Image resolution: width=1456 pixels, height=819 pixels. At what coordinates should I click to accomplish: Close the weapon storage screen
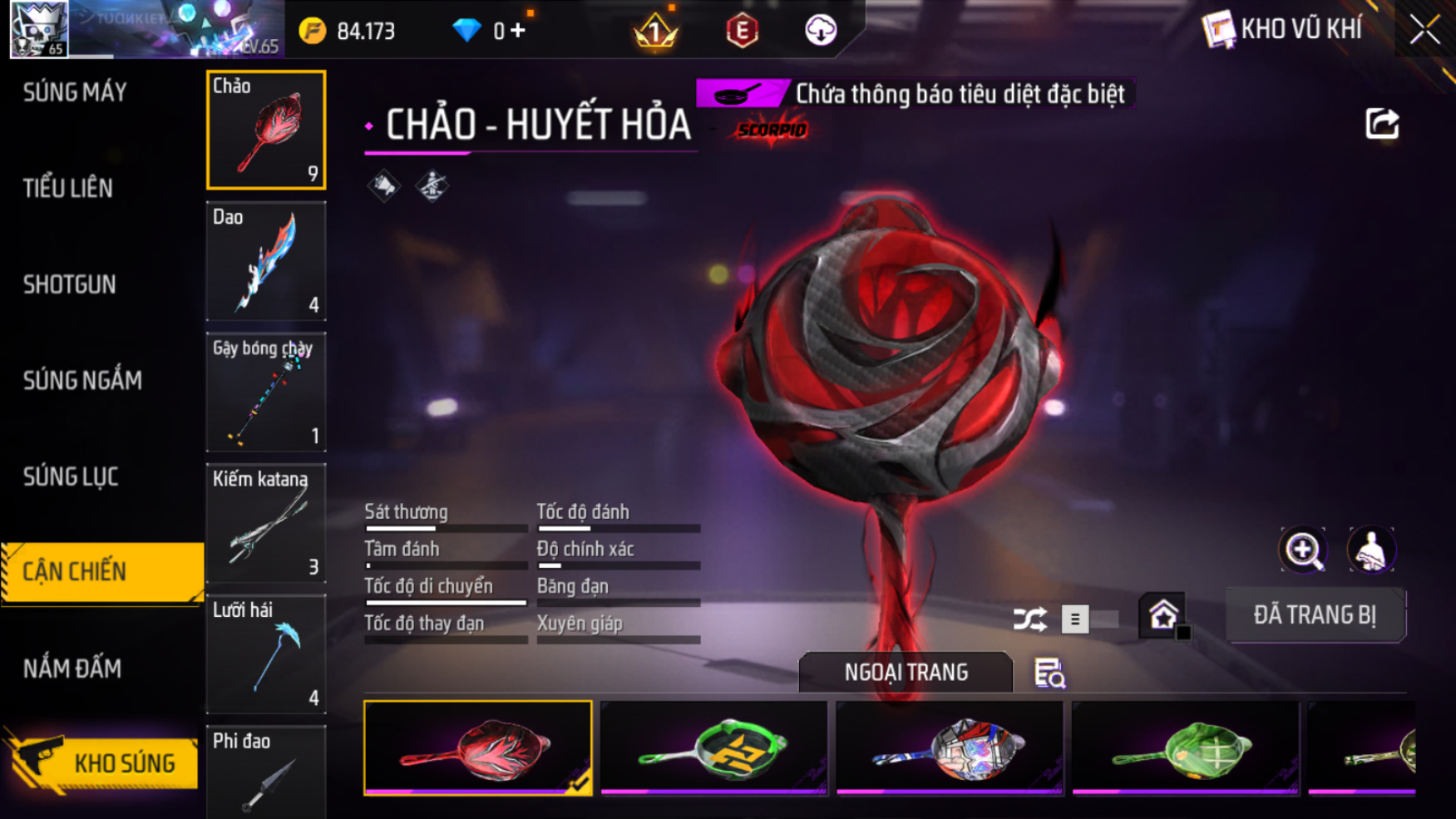pyautogui.click(x=1424, y=31)
